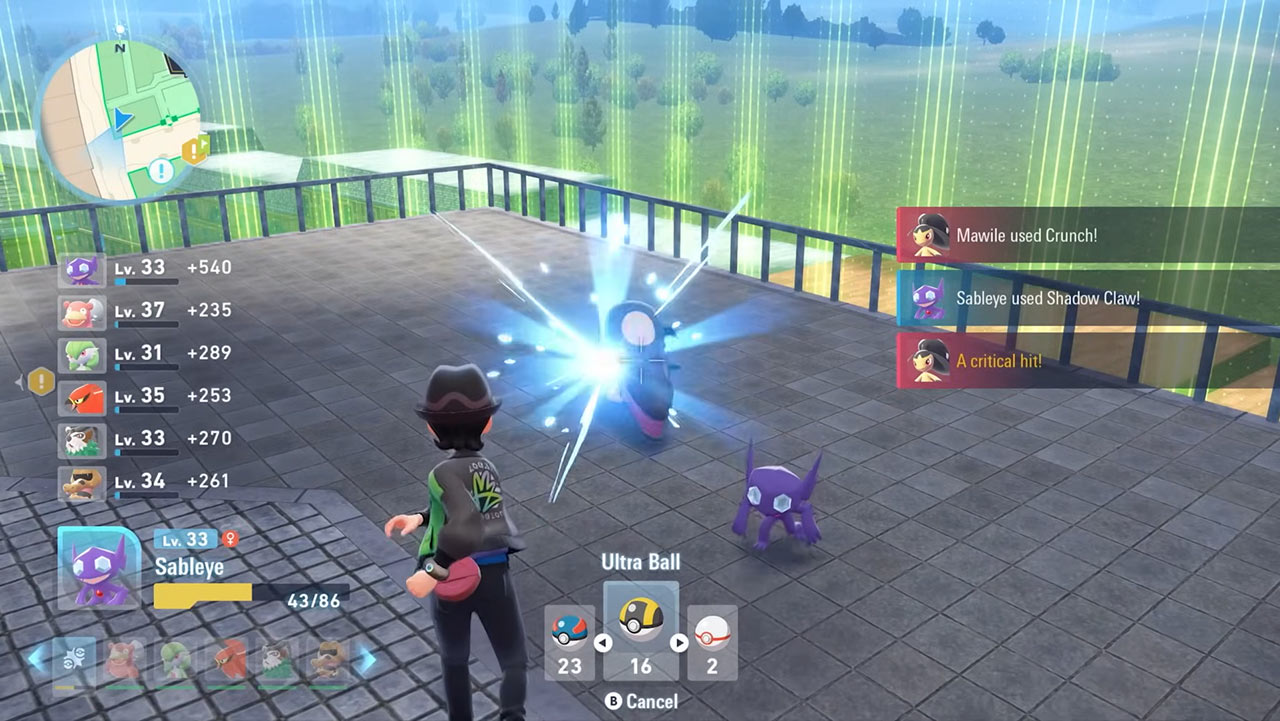This screenshot has width=1280, height=721.
Task: Click the right arrow at the party bar's edge
Action: [x=367, y=660]
